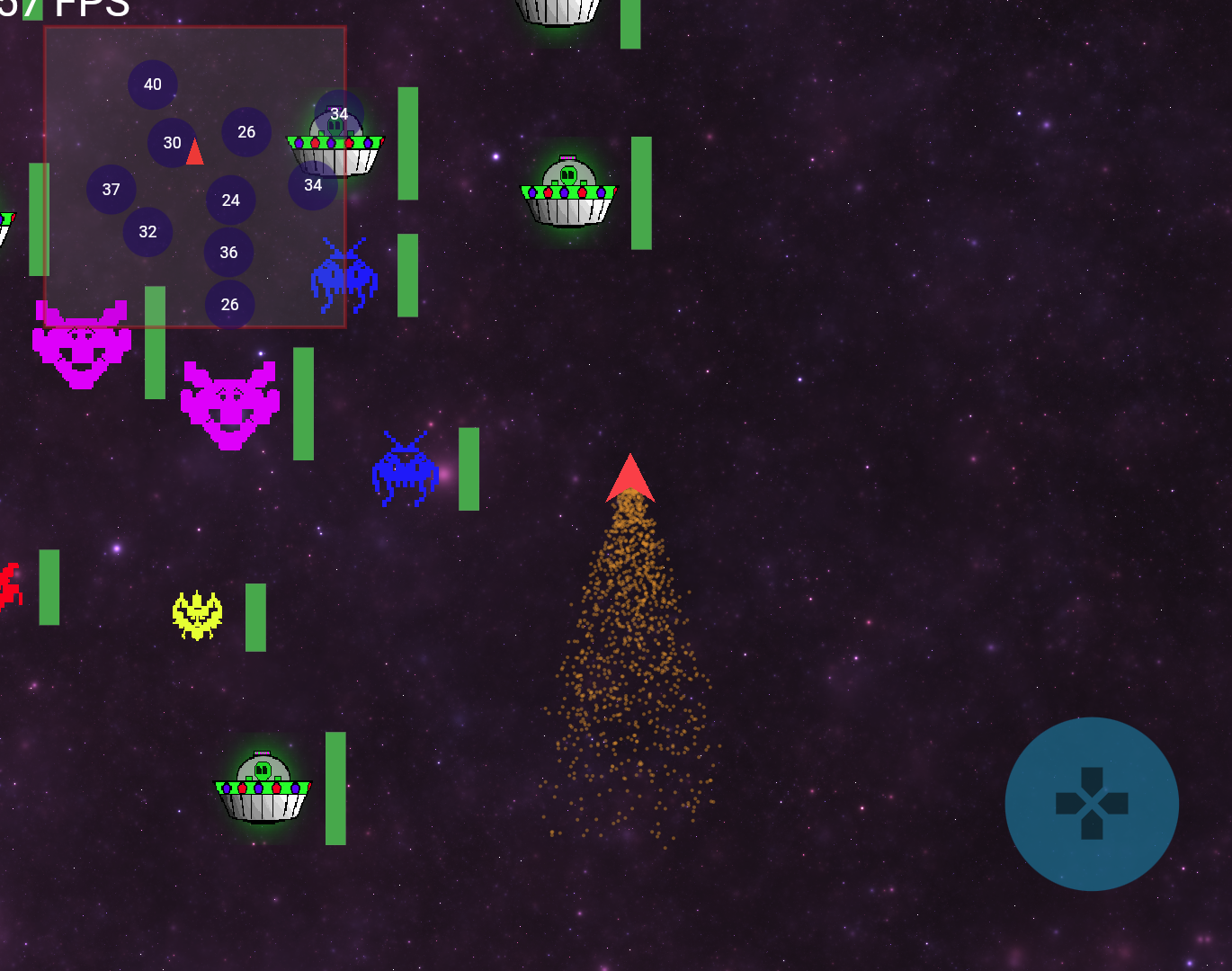
Task: Click the red player arrow on minimap
Action: (195, 153)
